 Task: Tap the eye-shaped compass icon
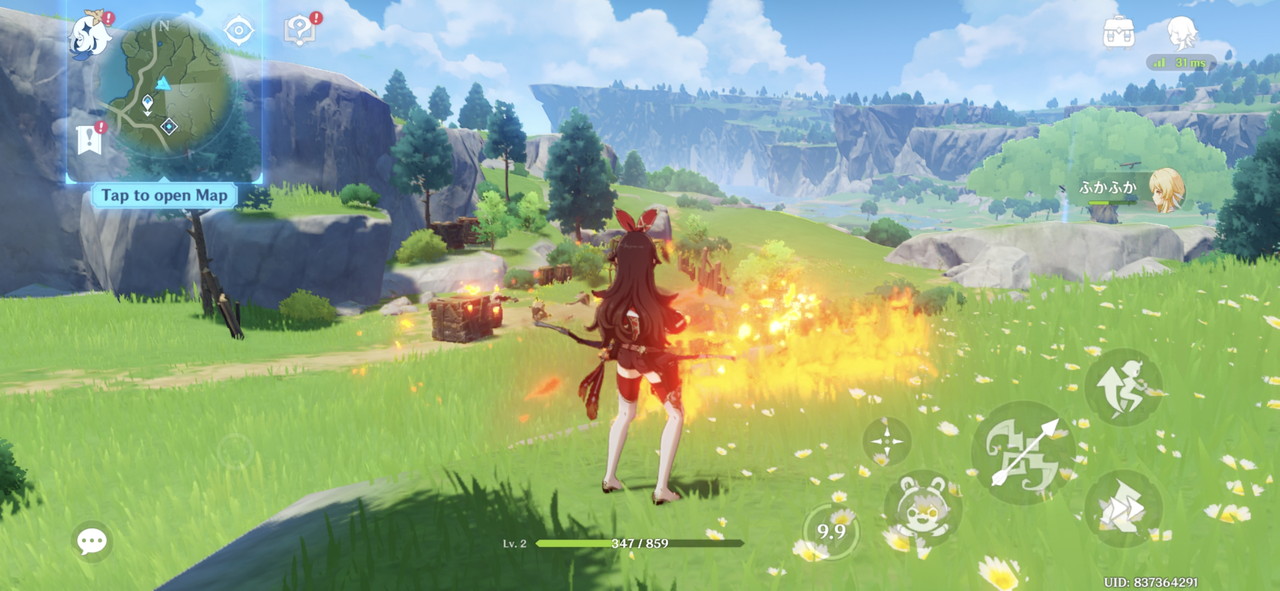pyautogui.click(x=239, y=31)
